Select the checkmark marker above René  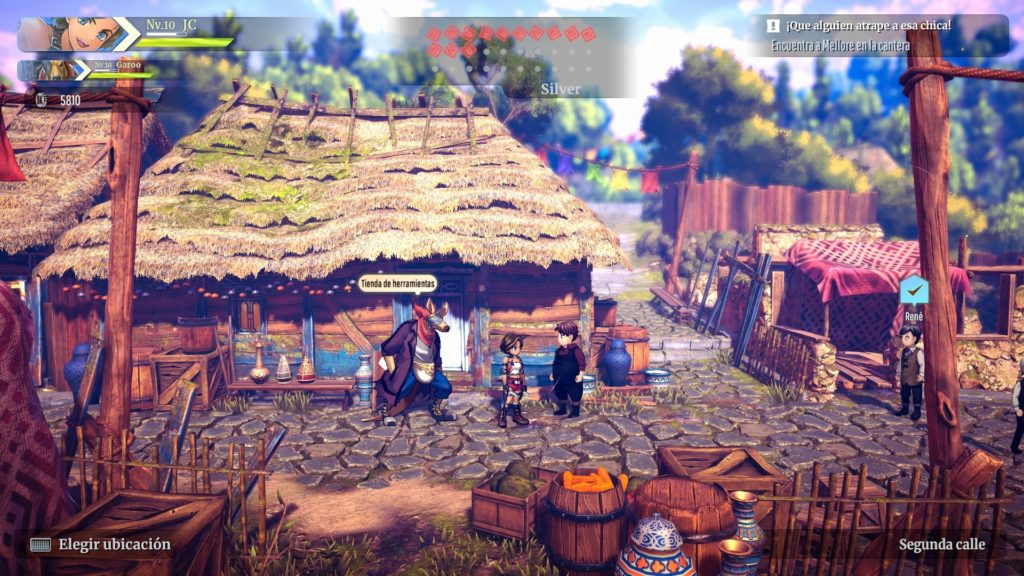913,290
